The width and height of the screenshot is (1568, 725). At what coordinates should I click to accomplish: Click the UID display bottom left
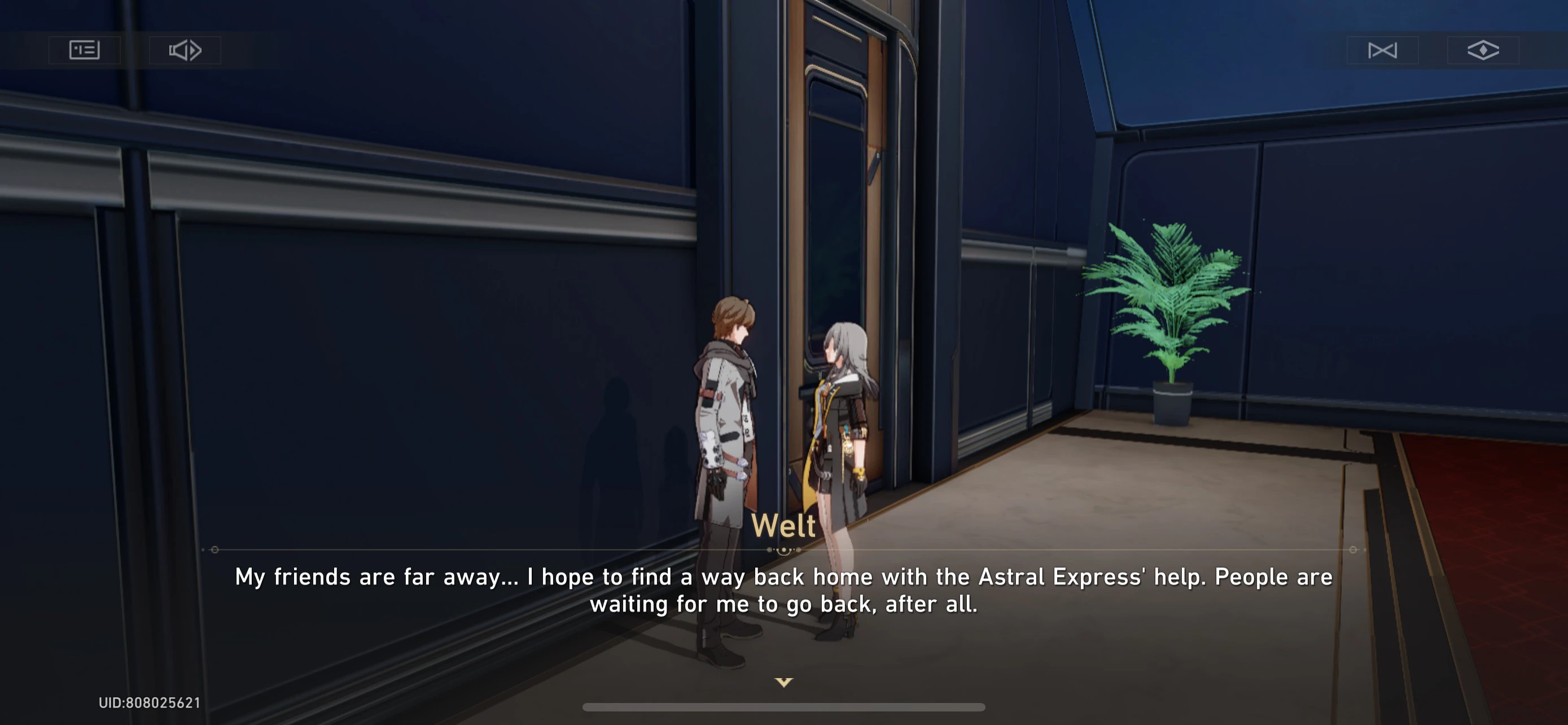(150, 702)
